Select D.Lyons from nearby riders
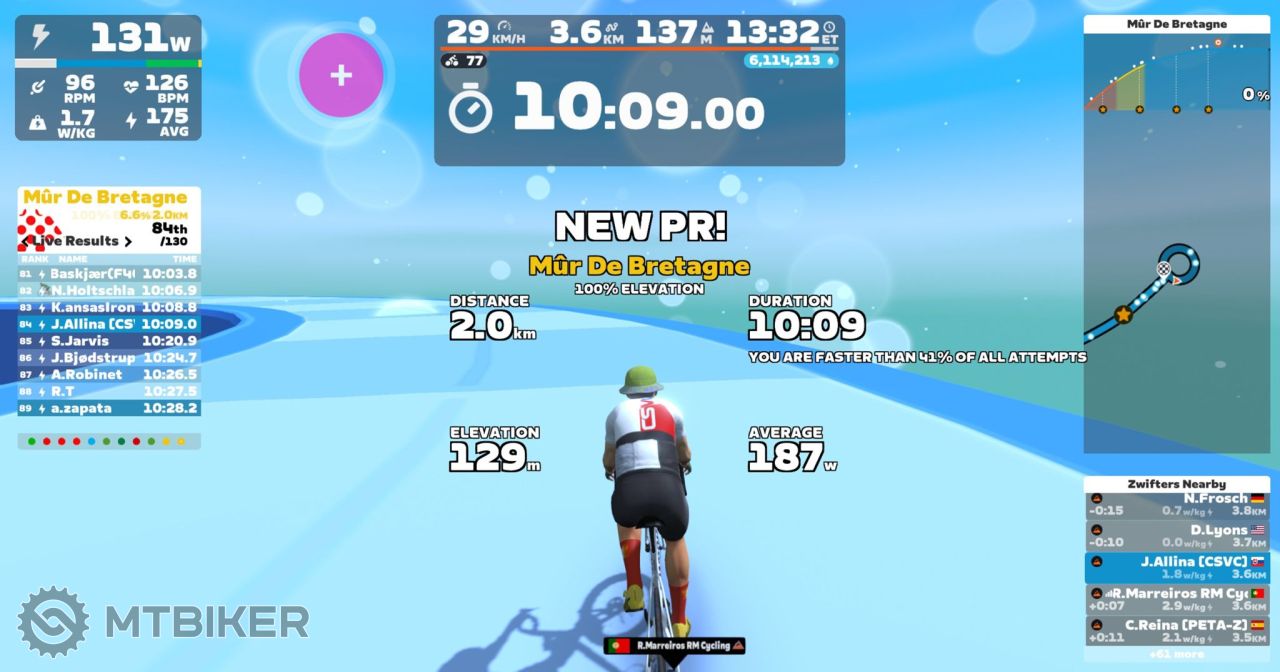 (1177, 536)
